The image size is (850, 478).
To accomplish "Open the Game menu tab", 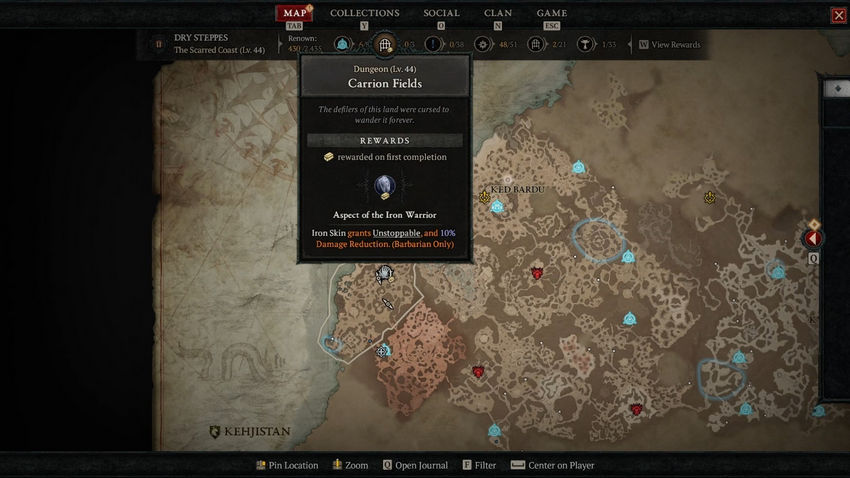I will coord(551,13).
